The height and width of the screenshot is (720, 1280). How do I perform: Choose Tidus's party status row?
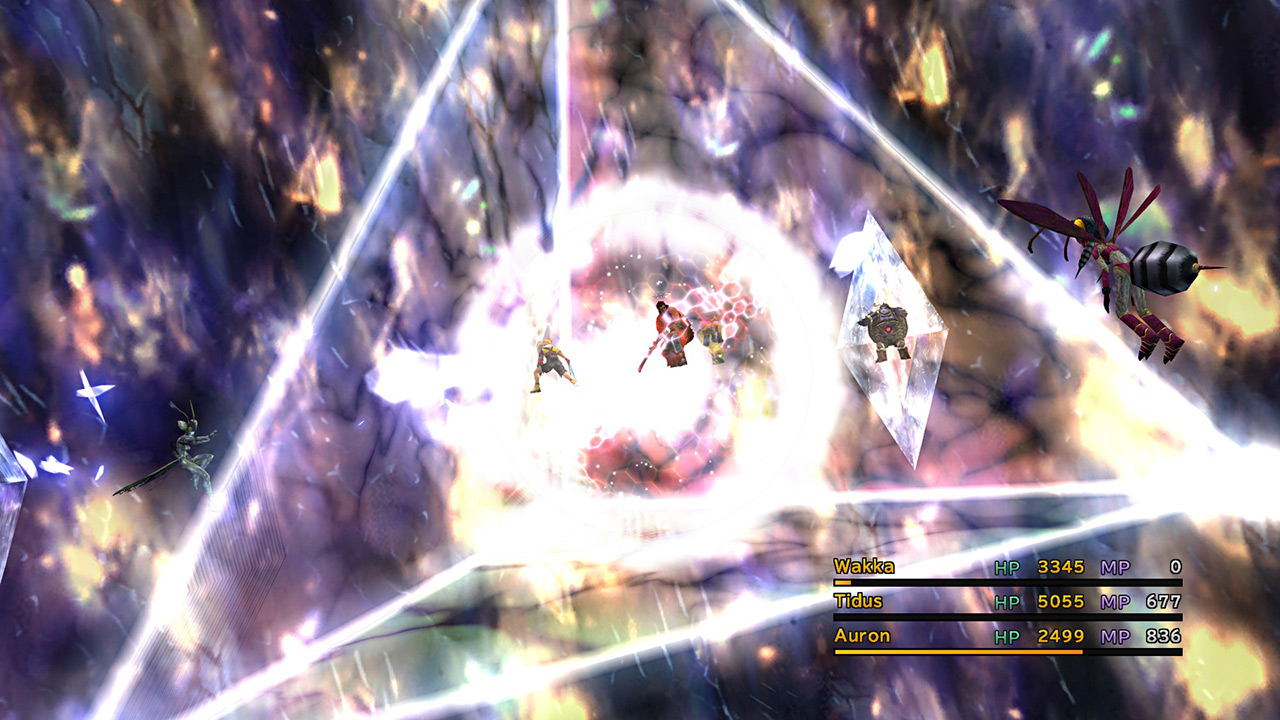(1007, 602)
